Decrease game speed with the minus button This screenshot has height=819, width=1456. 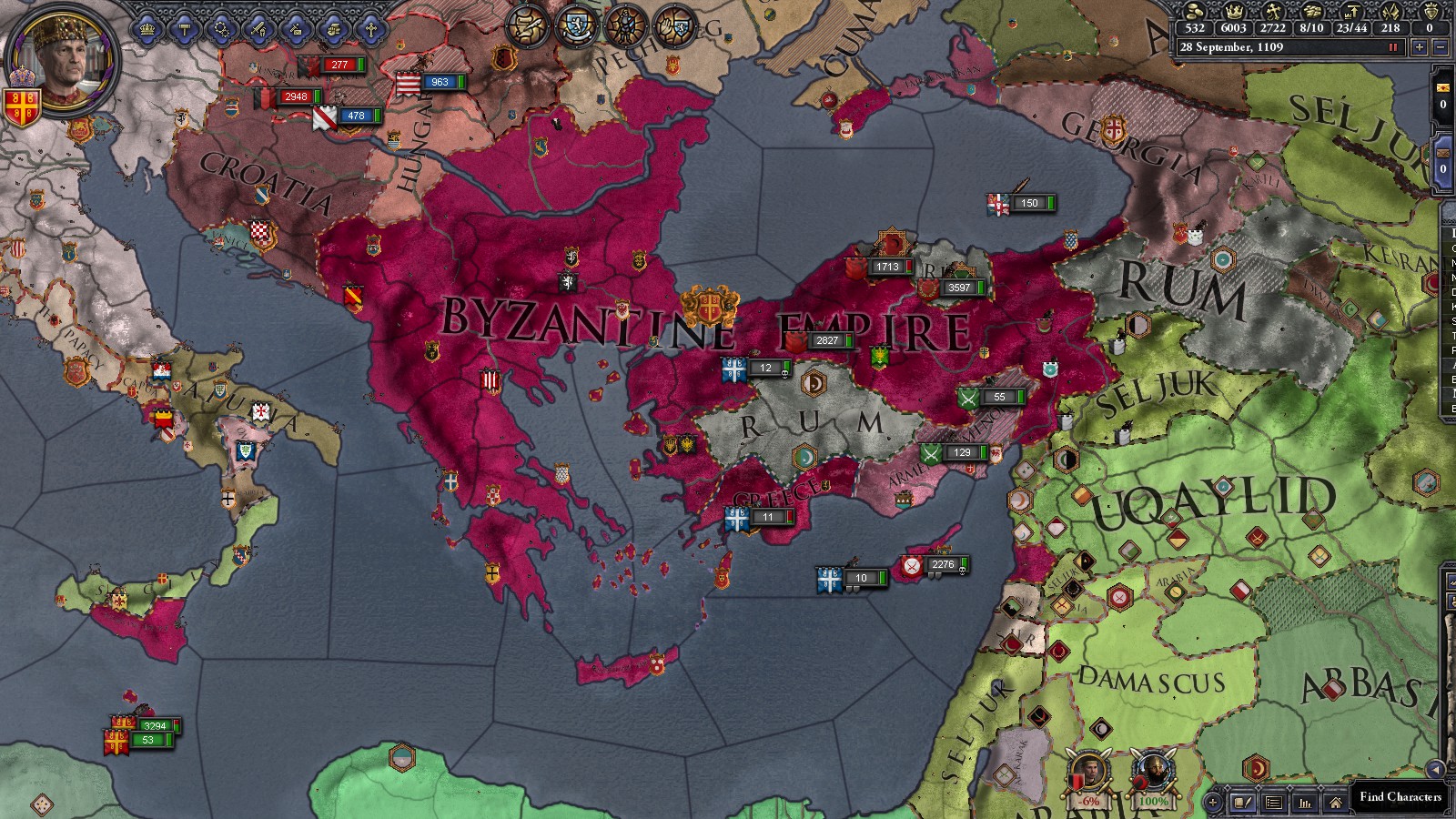[1440, 47]
